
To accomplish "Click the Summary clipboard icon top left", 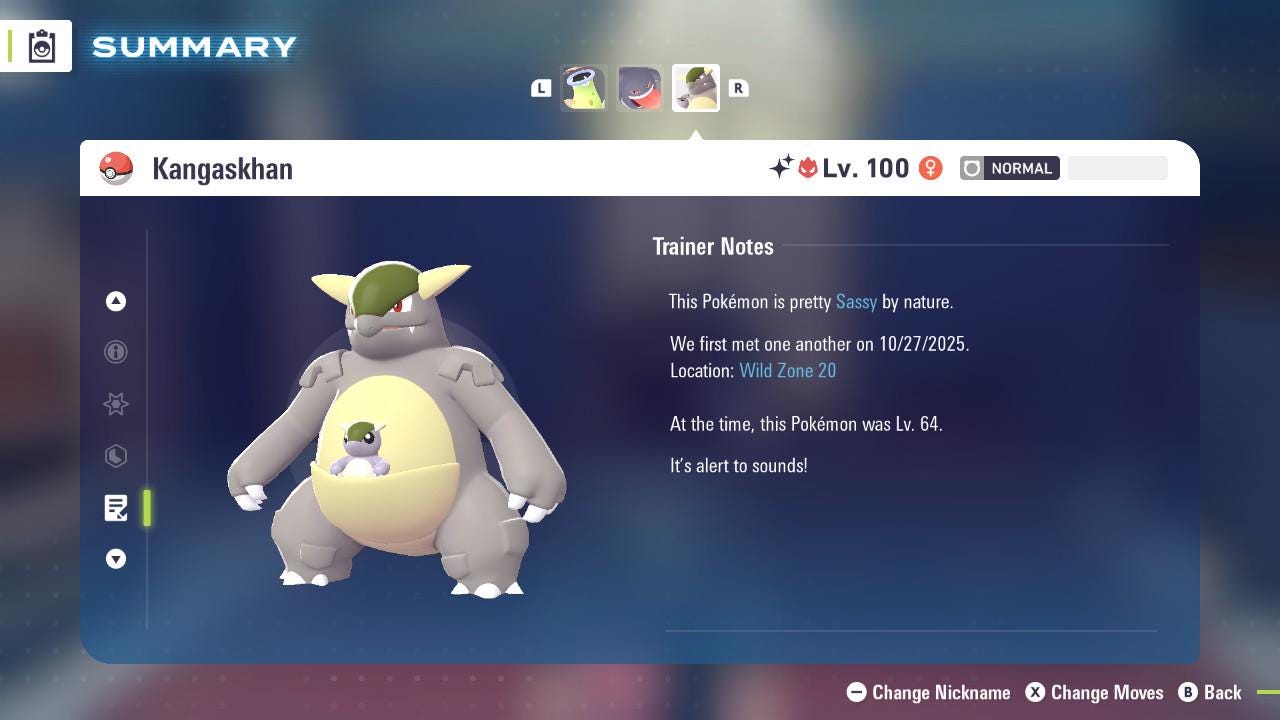I will (40, 45).
